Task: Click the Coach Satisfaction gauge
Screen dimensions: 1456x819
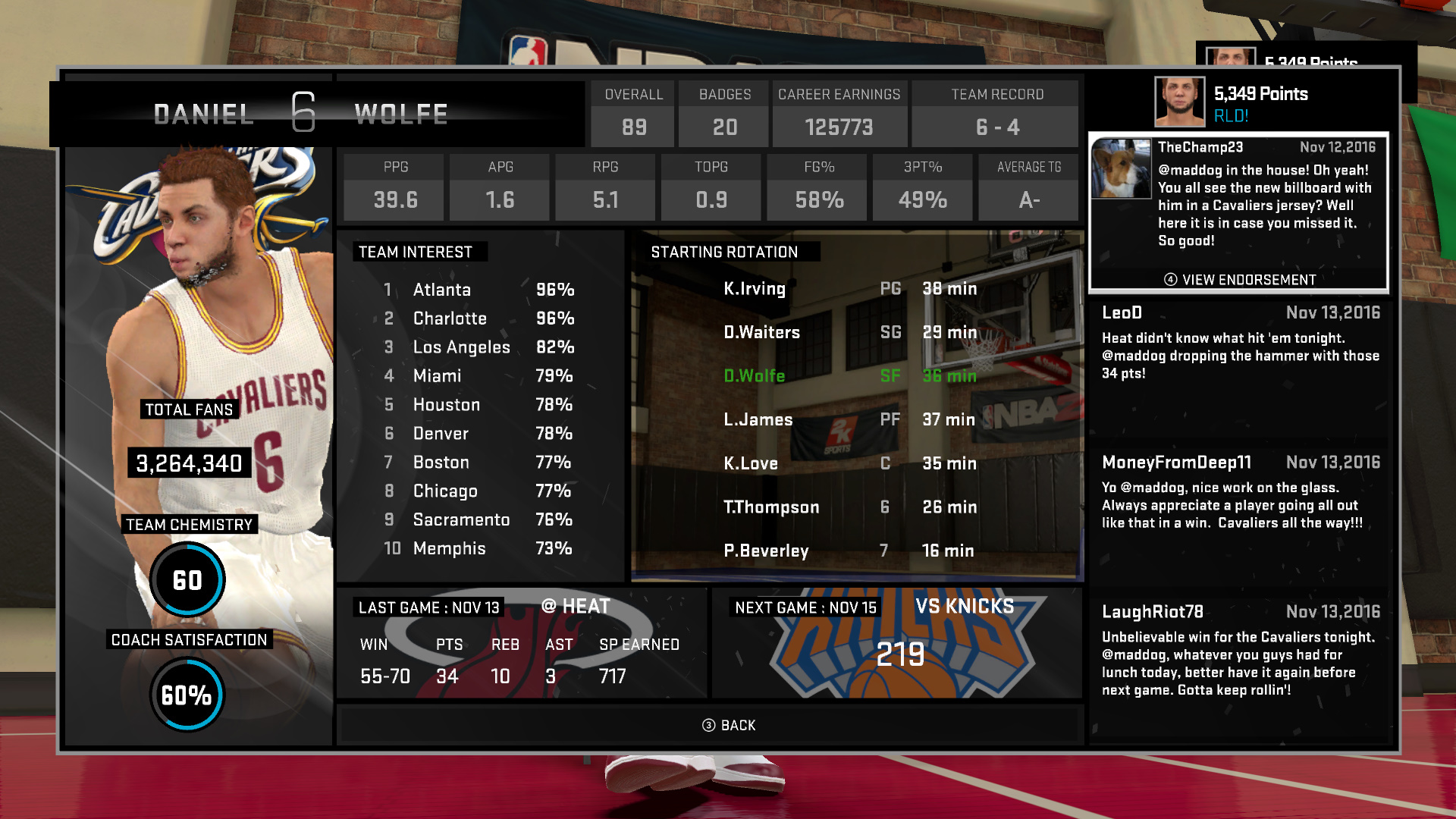Action: [187, 695]
